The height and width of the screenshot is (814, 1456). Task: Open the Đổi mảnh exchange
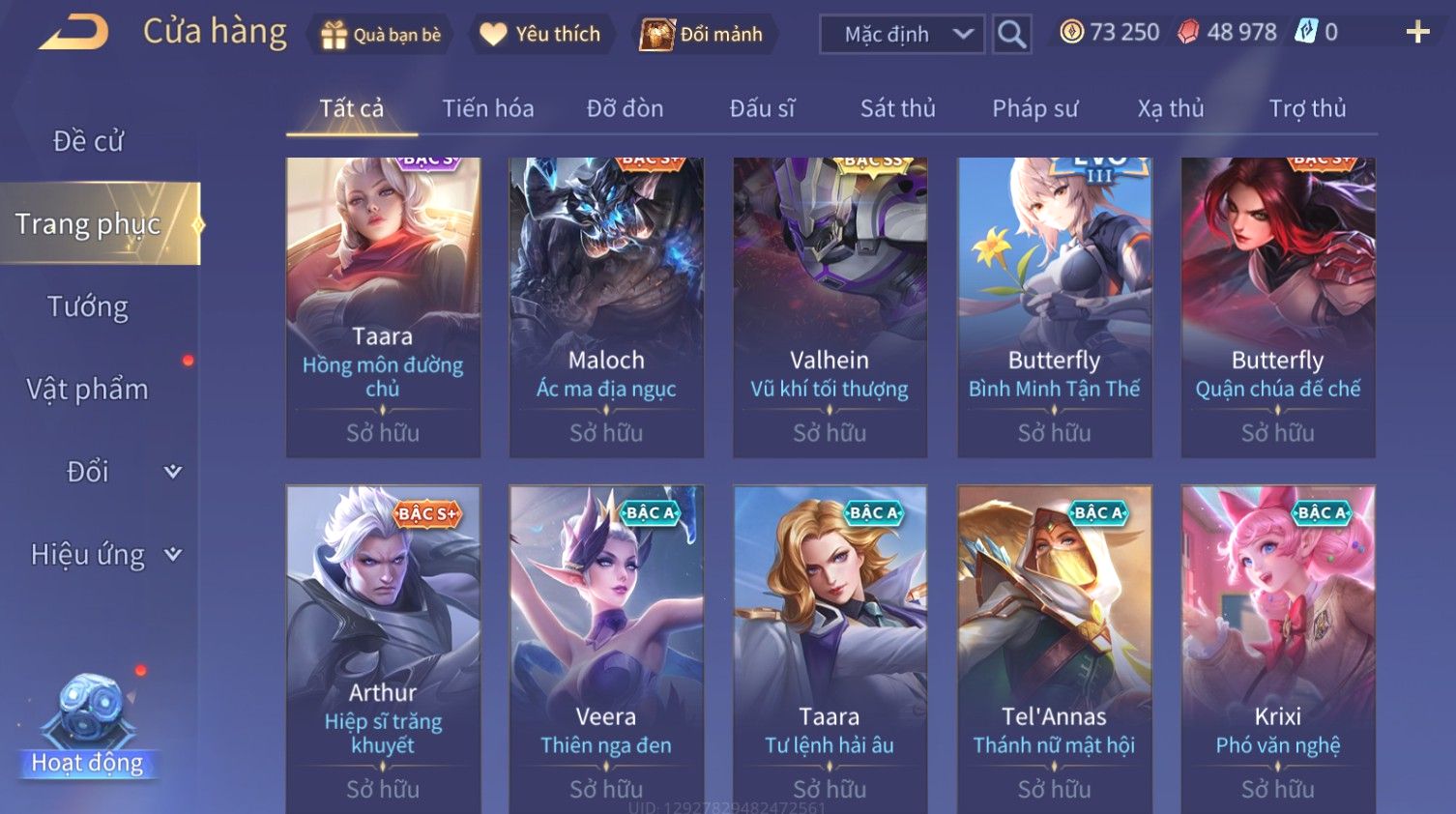pos(703,35)
